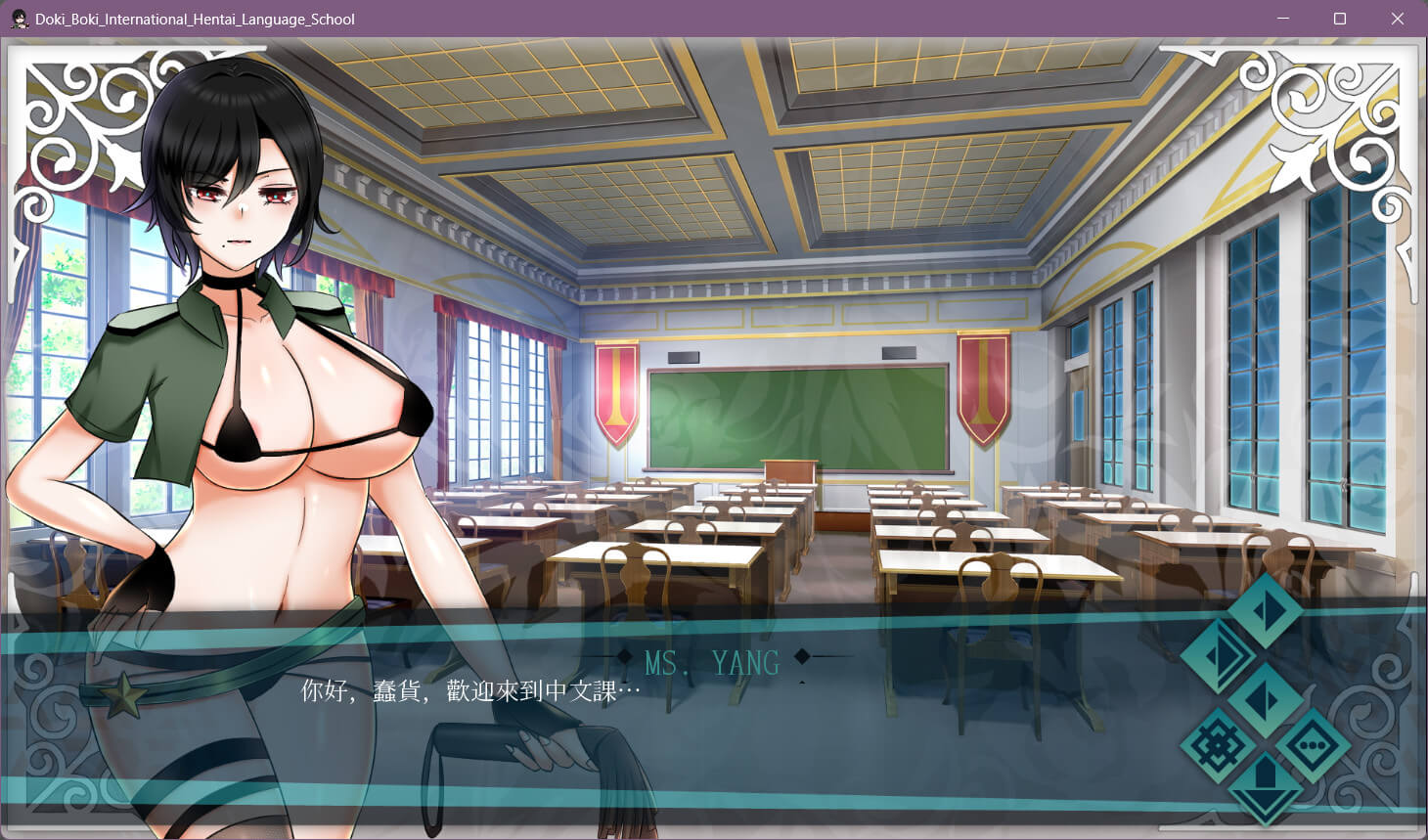
Task: Maximize the game window
Action: [x=1340, y=19]
